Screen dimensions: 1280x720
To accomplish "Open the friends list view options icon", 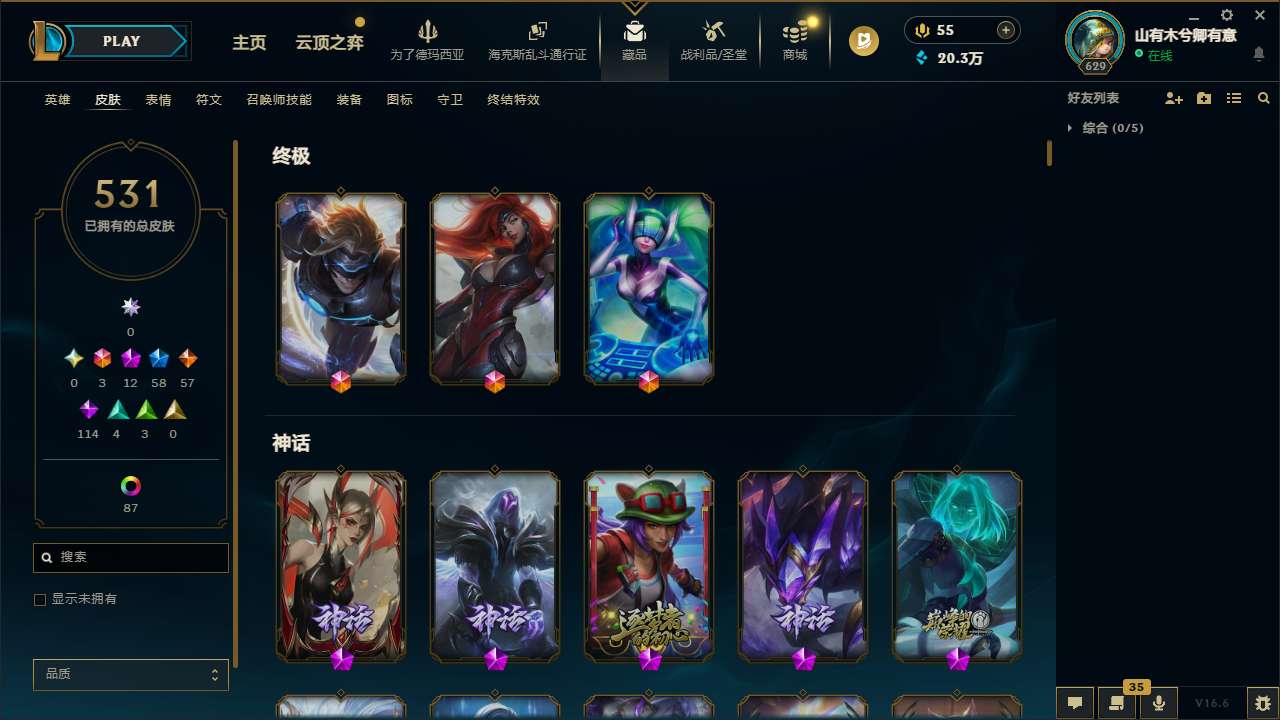I will [1234, 98].
